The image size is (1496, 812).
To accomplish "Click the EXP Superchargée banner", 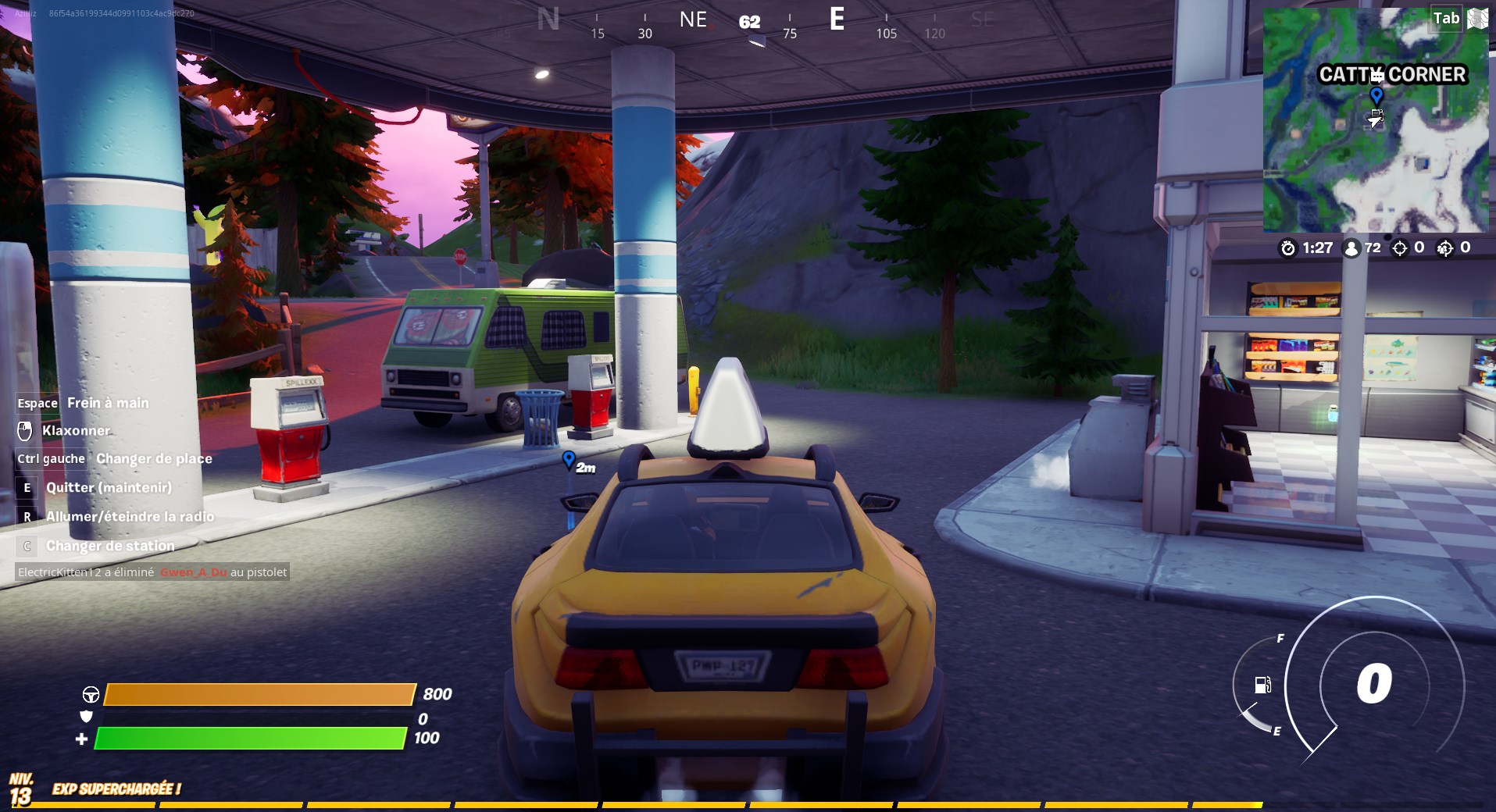I will click(x=116, y=789).
